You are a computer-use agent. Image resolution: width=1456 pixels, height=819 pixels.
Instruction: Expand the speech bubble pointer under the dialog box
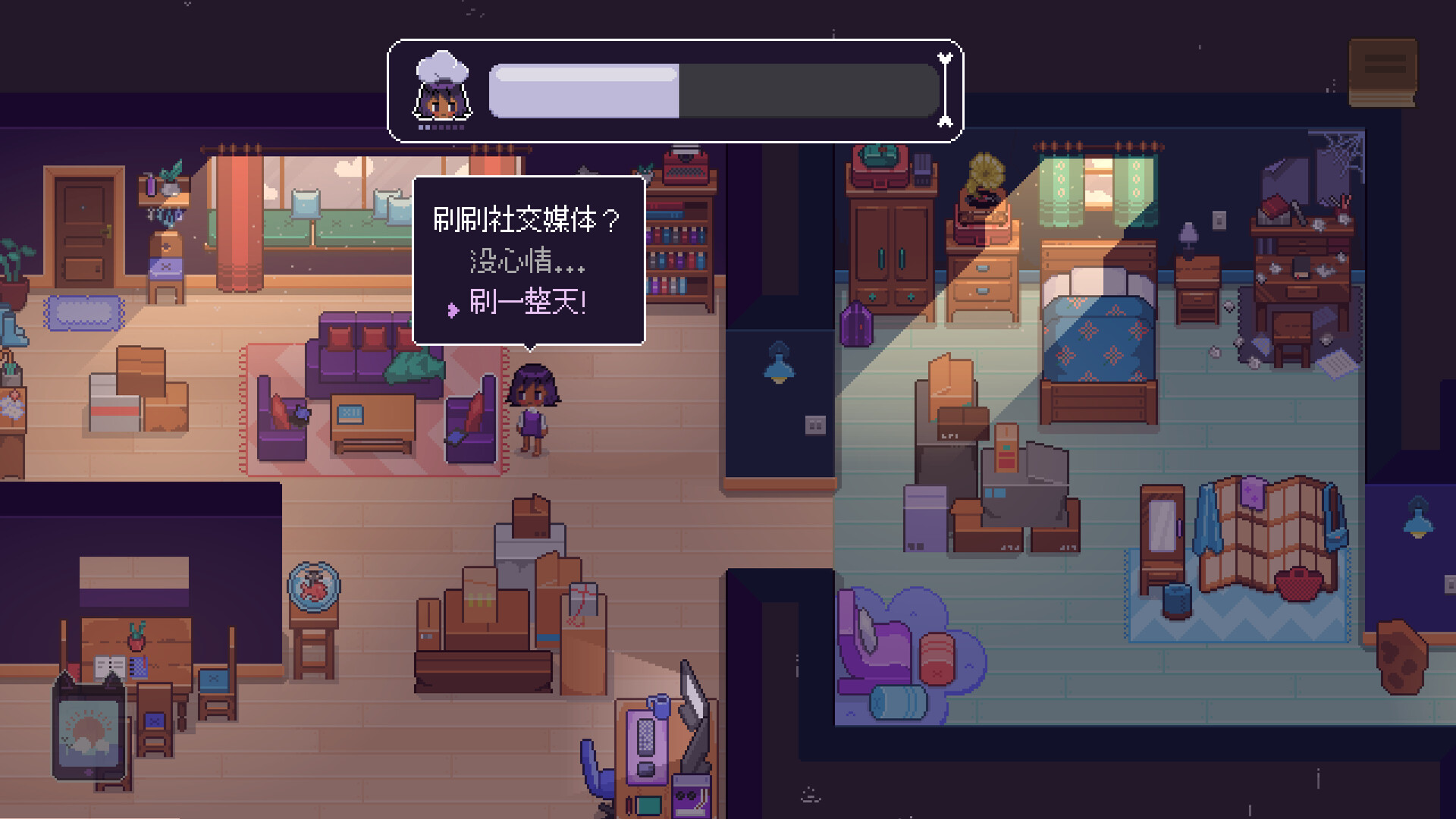pos(530,347)
